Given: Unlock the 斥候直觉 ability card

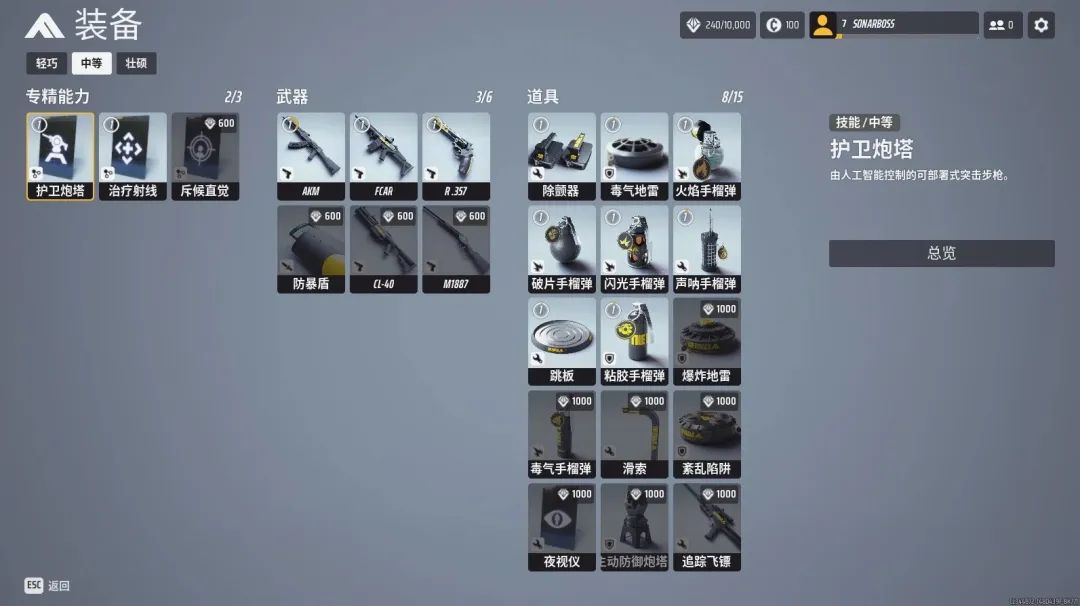Looking at the screenshot, I should click(205, 156).
